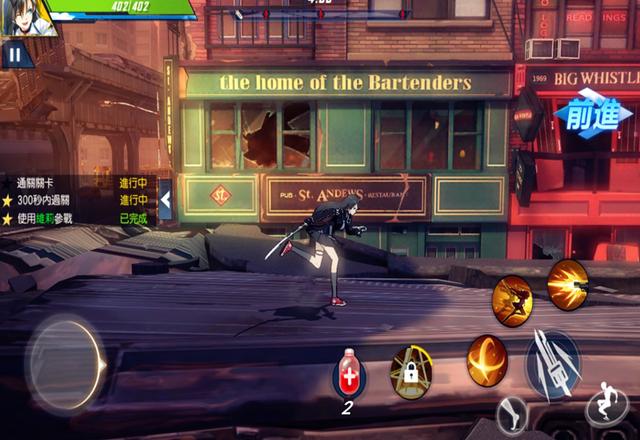Tap the leg kick button

pos(513,412)
